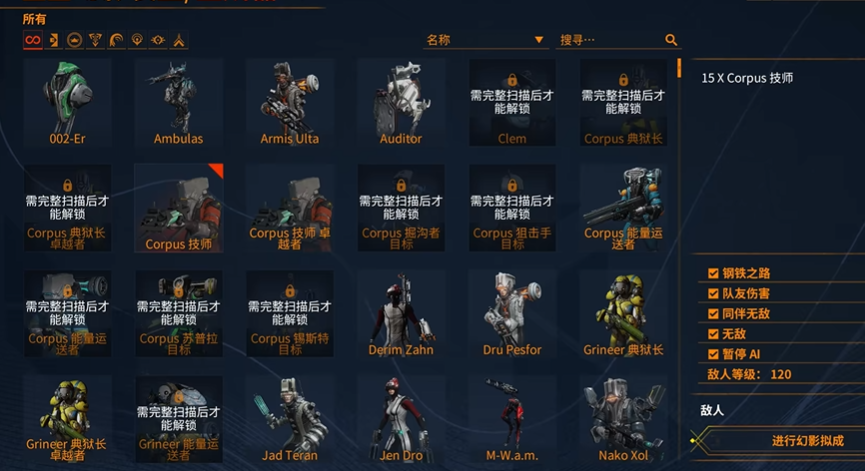Click the locked Clem tile
The height and width of the screenshot is (471, 865).
click(x=512, y=101)
